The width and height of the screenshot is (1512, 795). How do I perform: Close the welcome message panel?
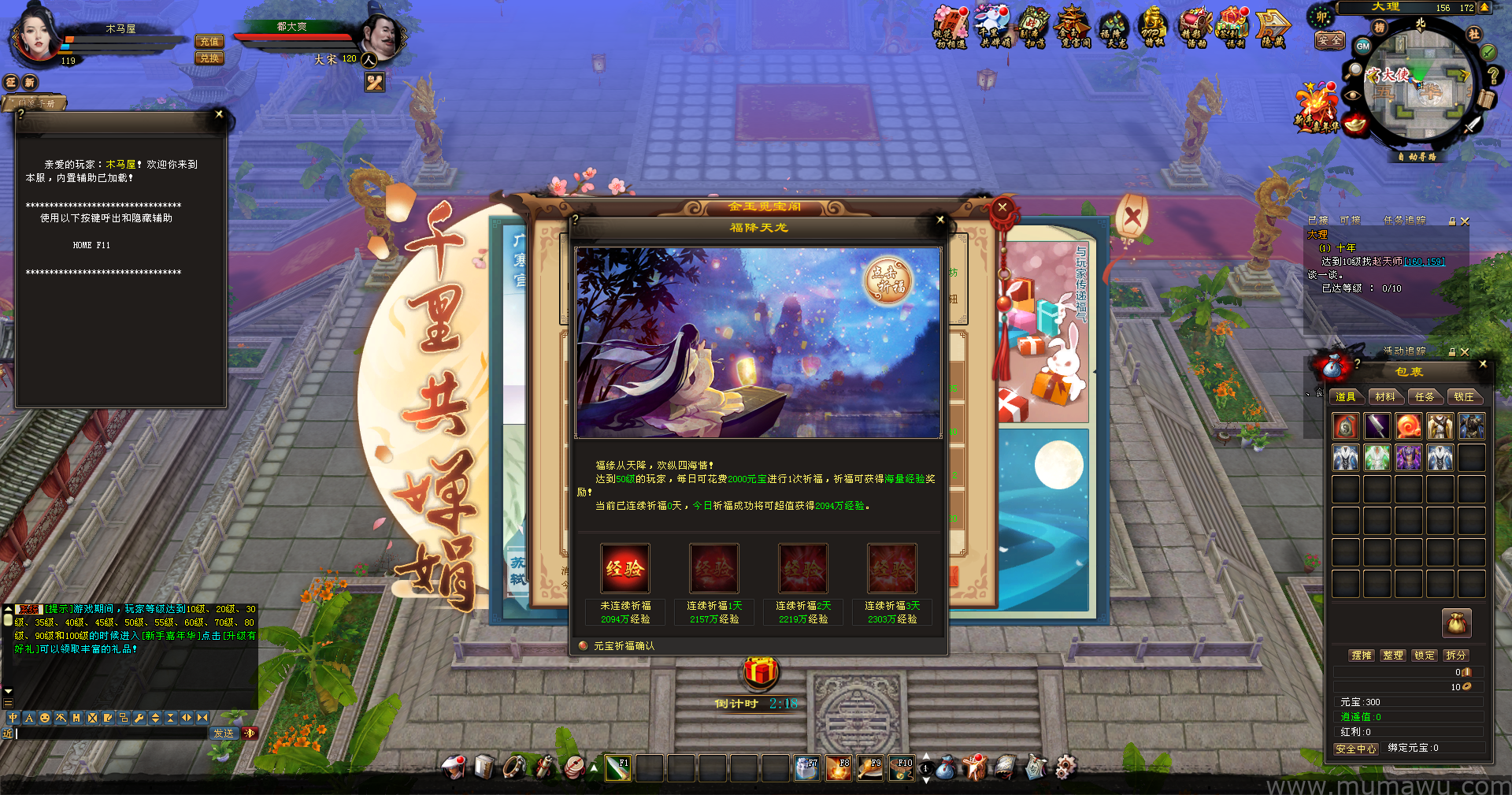219,114
